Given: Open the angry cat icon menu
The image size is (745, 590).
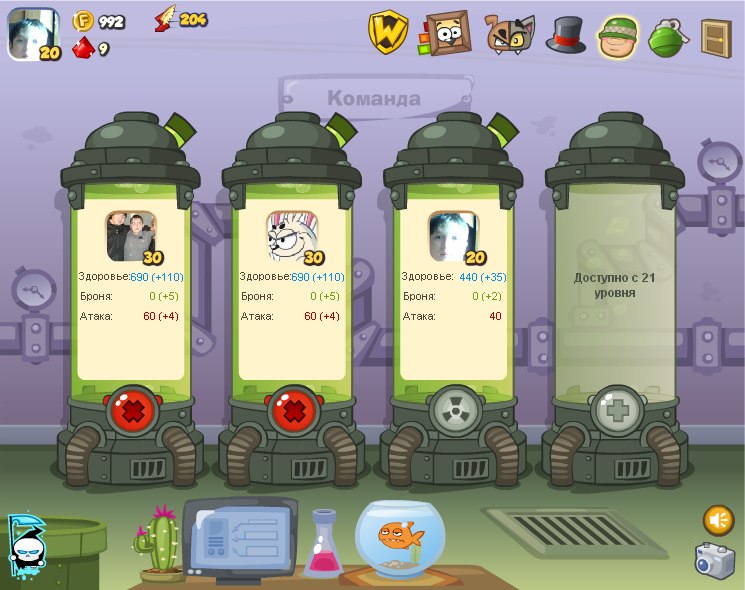Looking at the screenshot, I should coord(510,34).
